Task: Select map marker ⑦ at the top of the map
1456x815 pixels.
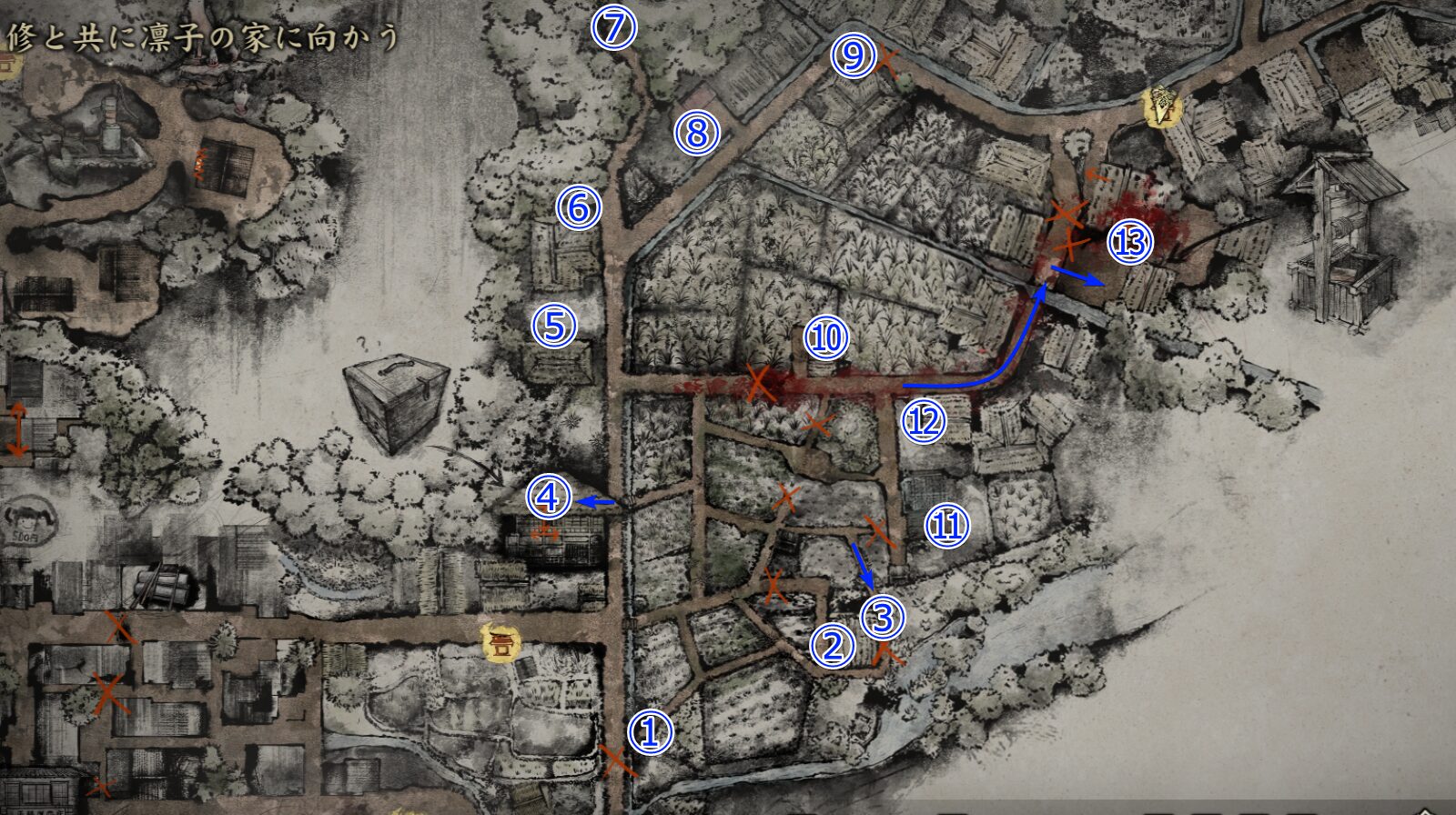Action: (x=614, y=26)
